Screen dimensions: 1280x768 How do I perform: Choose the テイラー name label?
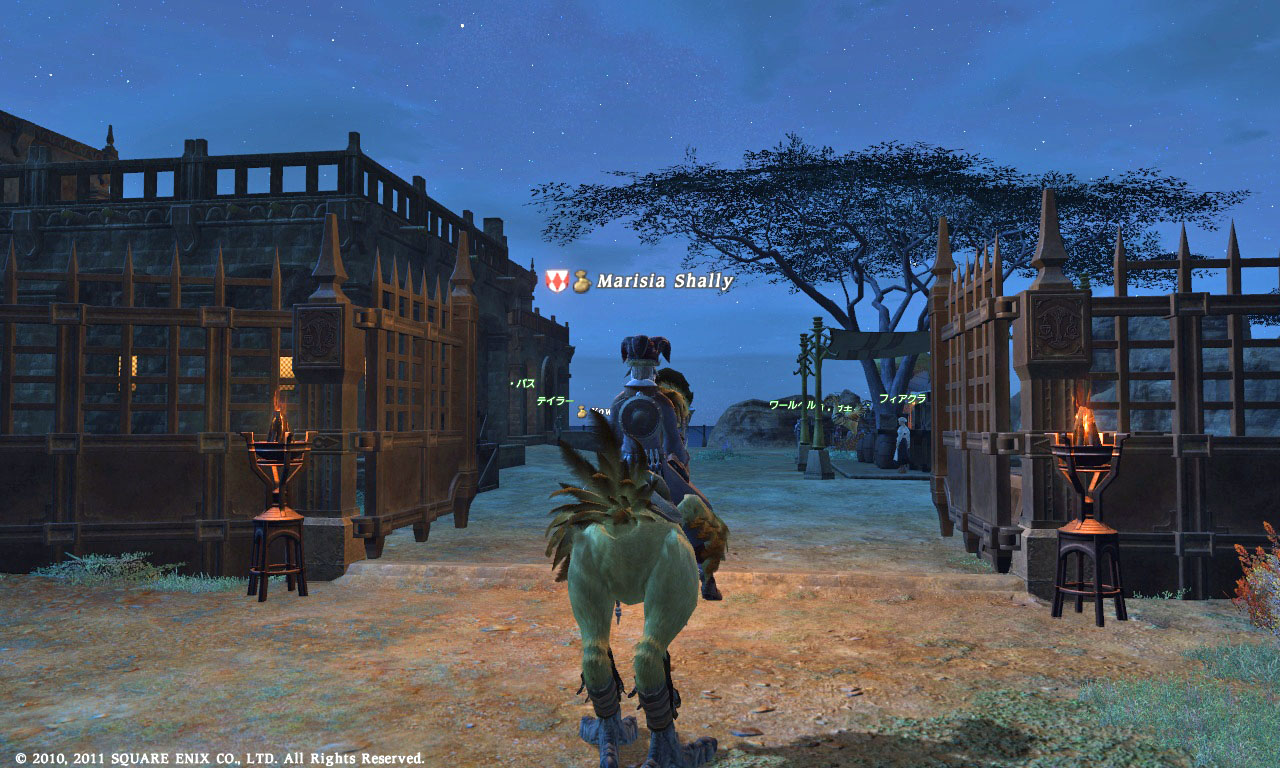pyautogui.click(x=554, y=400)
